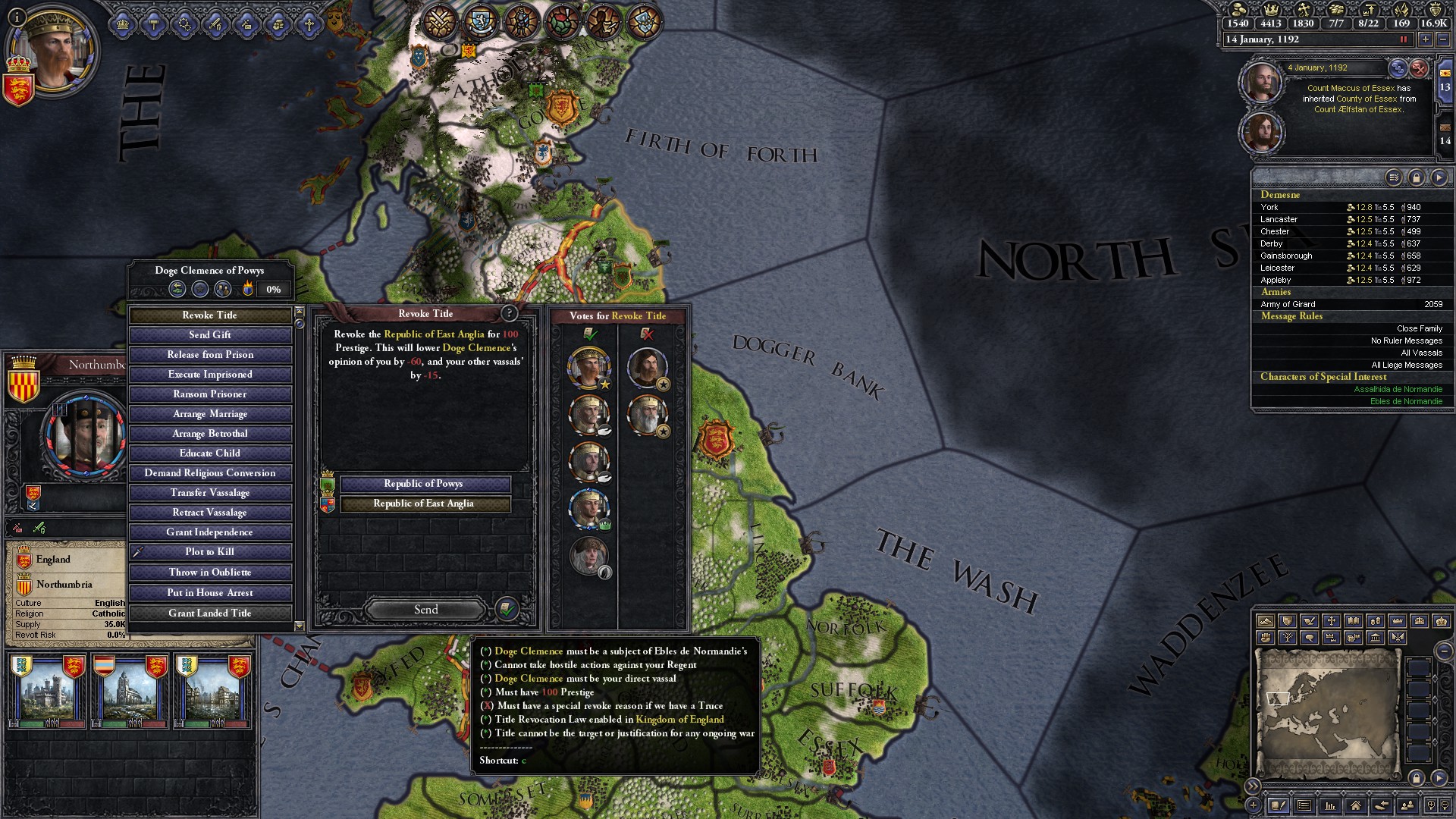Select Throw in Oubliette action

(210, 573)
